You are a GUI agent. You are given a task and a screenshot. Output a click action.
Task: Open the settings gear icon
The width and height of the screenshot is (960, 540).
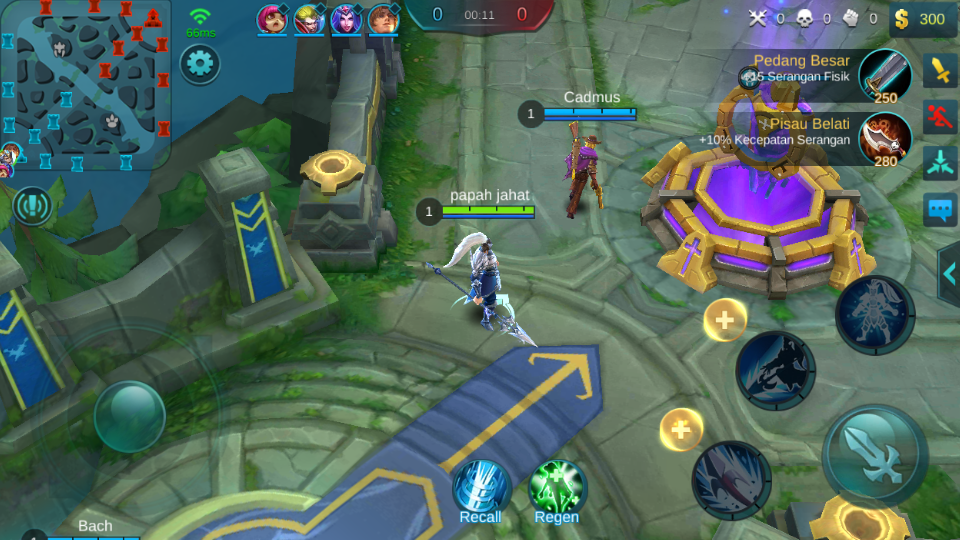point(200,64)
